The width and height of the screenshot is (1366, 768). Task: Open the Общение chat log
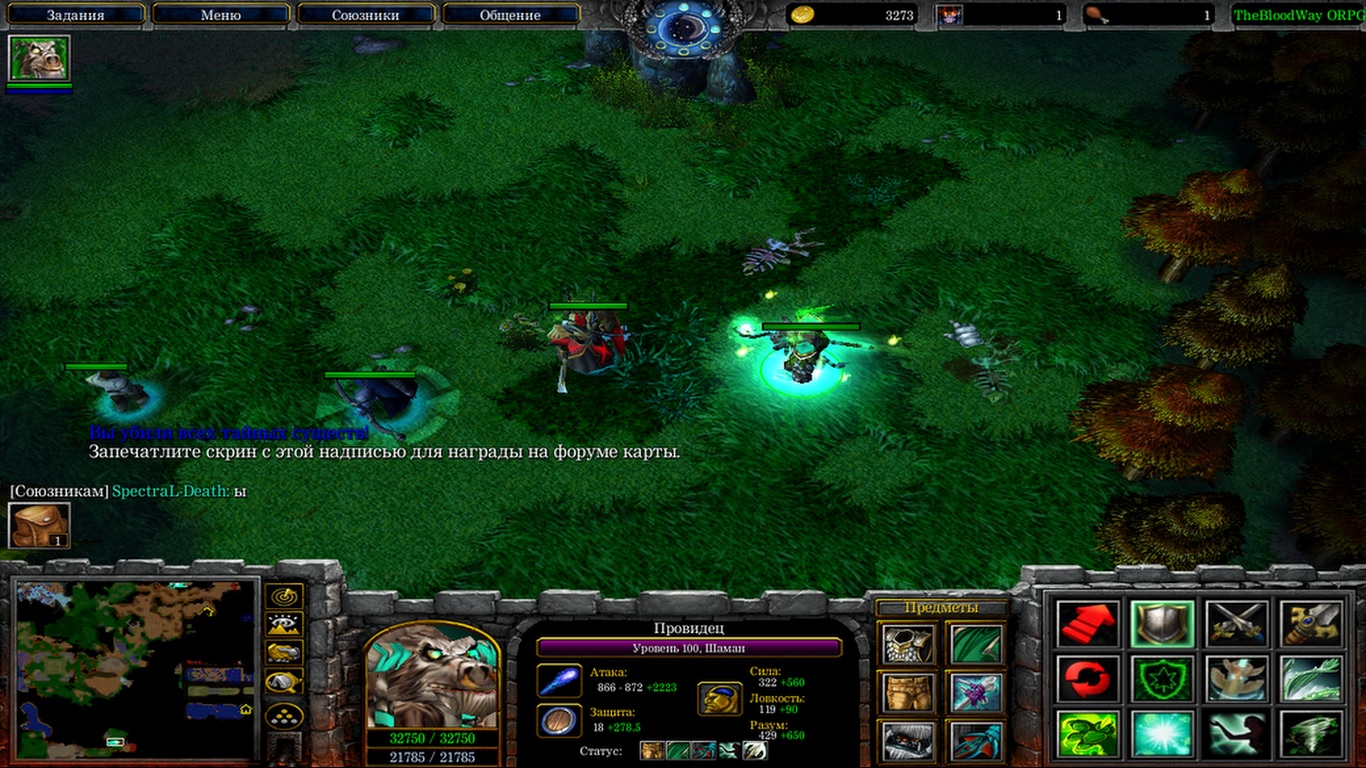(510, 15)
